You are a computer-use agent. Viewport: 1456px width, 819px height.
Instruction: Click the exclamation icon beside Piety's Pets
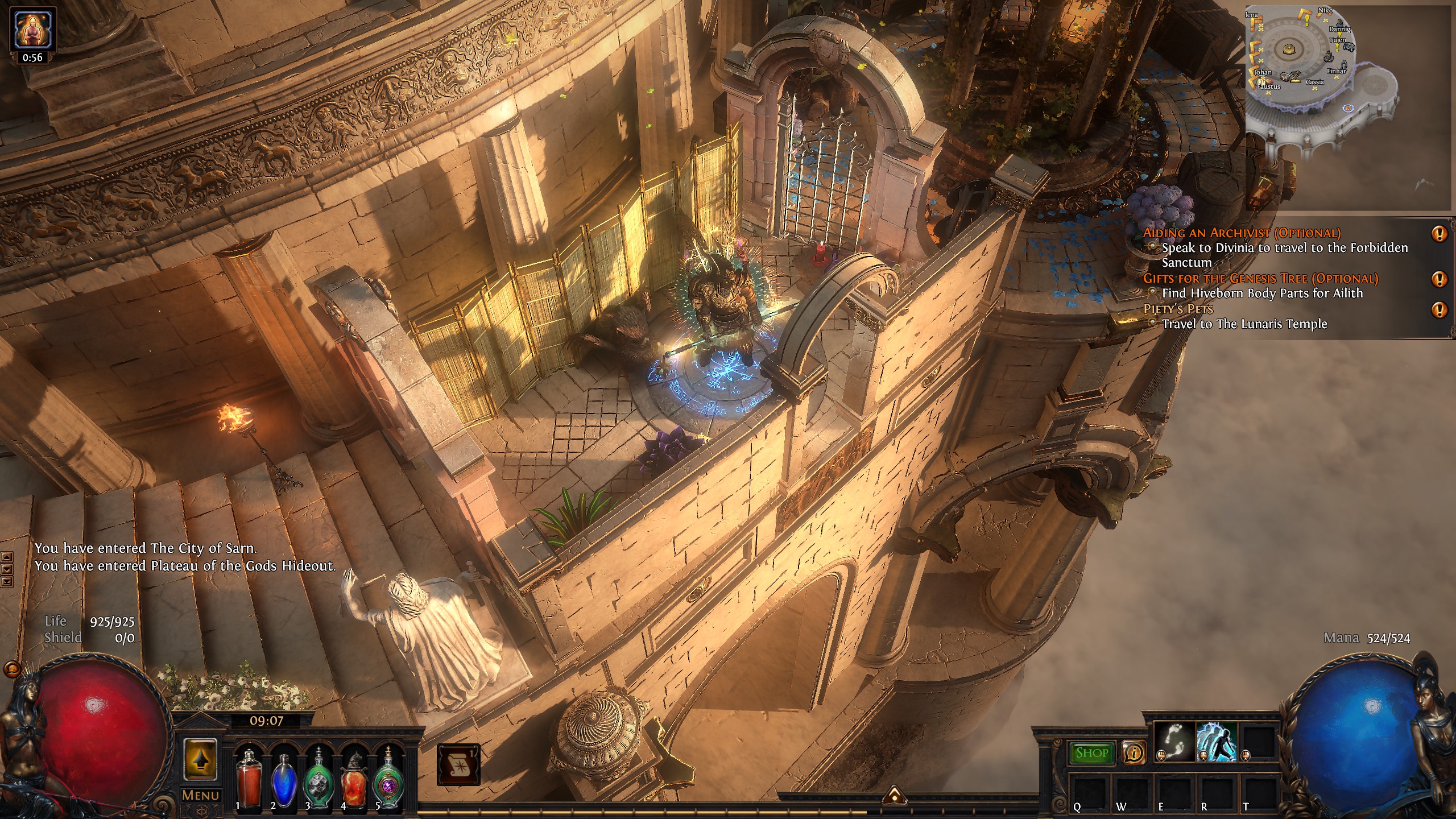click(x=1440, y=310)
